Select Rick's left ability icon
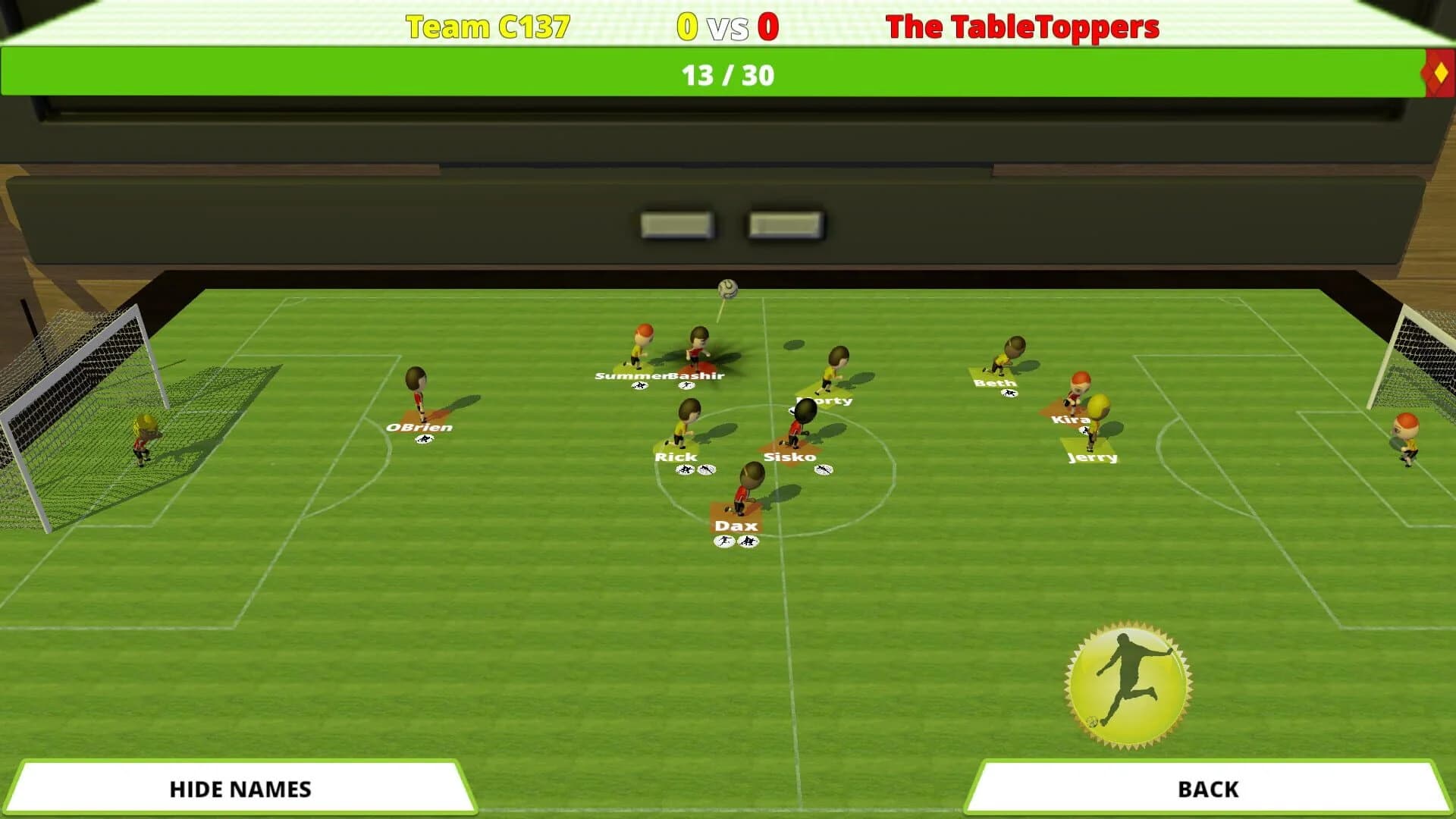 685,469
